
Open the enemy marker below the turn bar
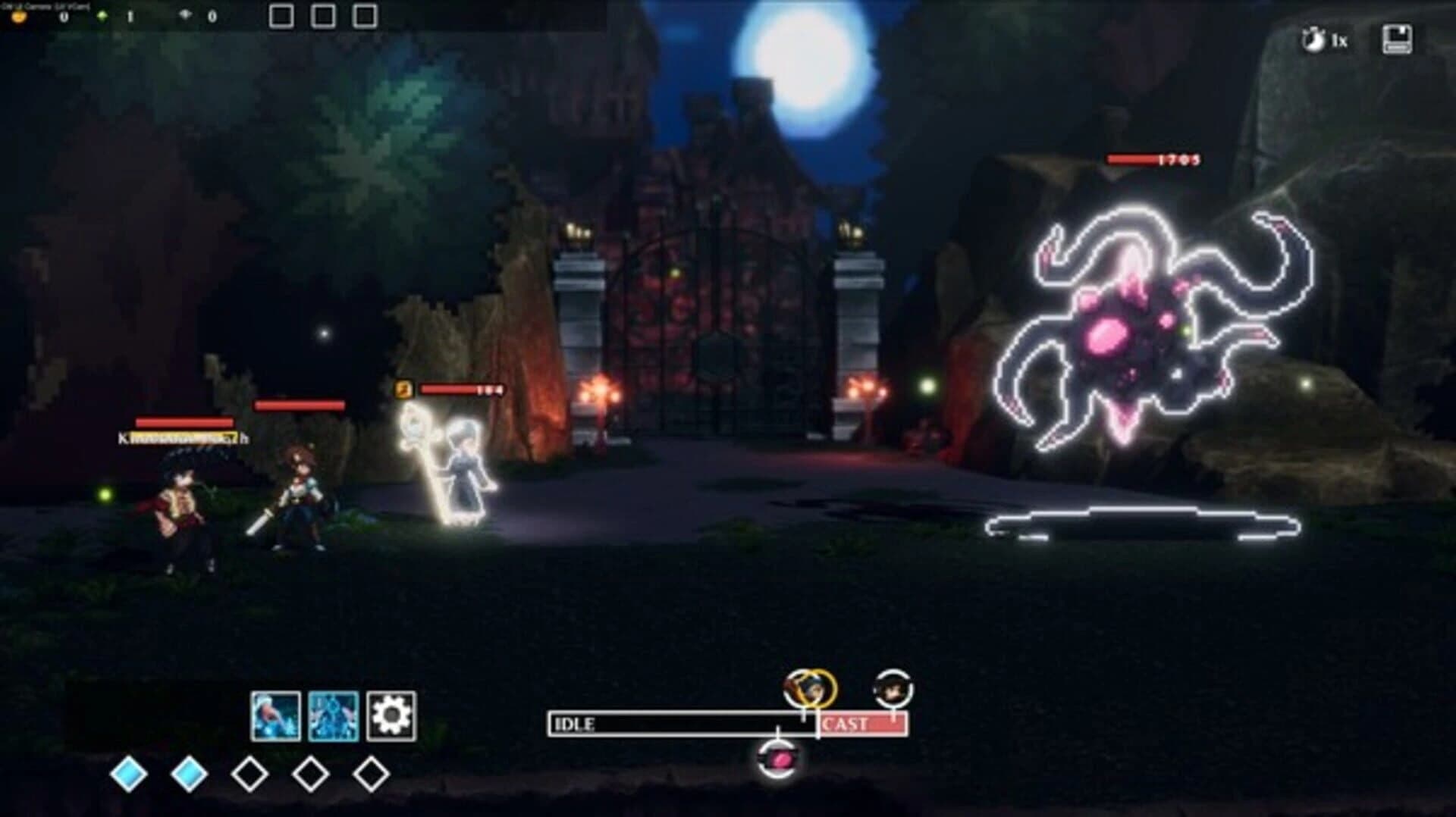[x=778, y=758]
